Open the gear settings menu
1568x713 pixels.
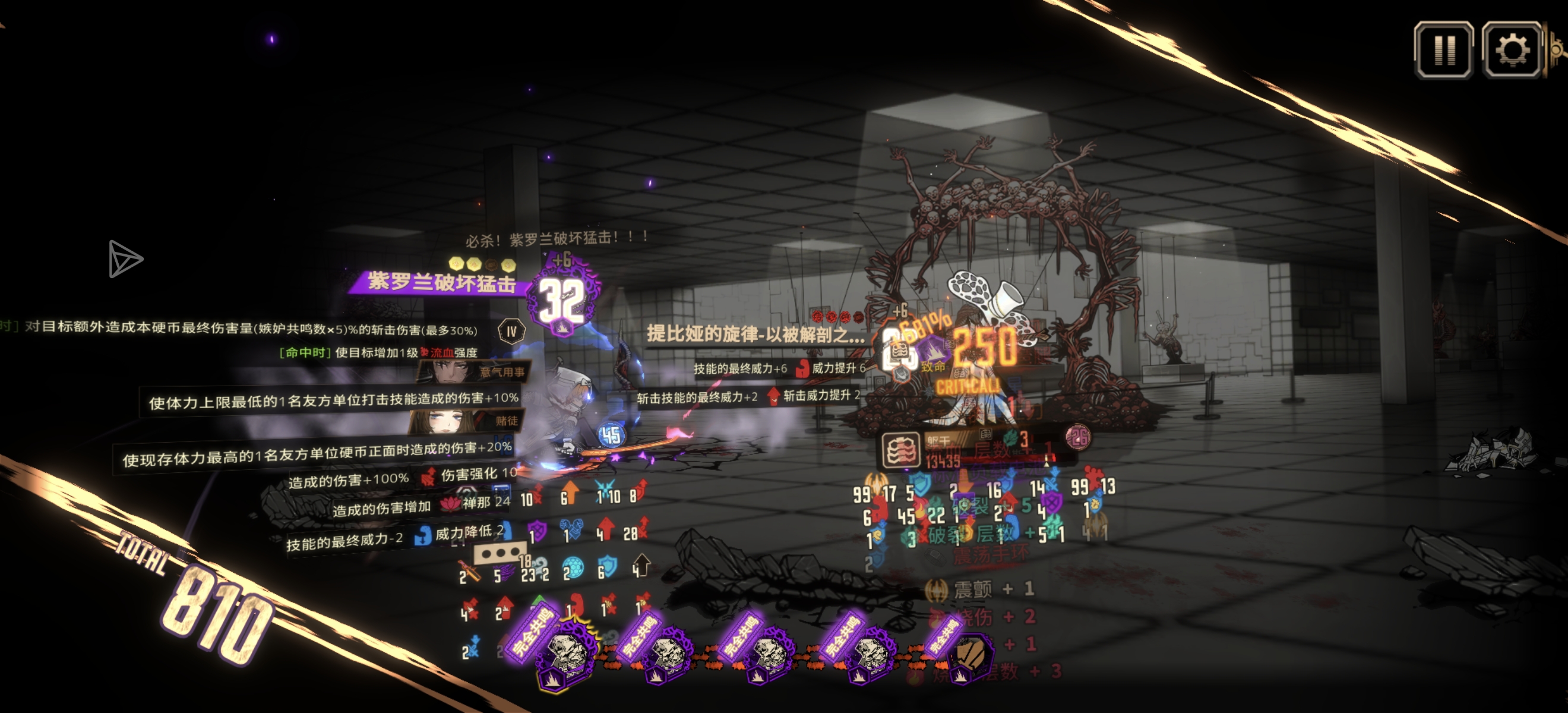point(1512,50)
